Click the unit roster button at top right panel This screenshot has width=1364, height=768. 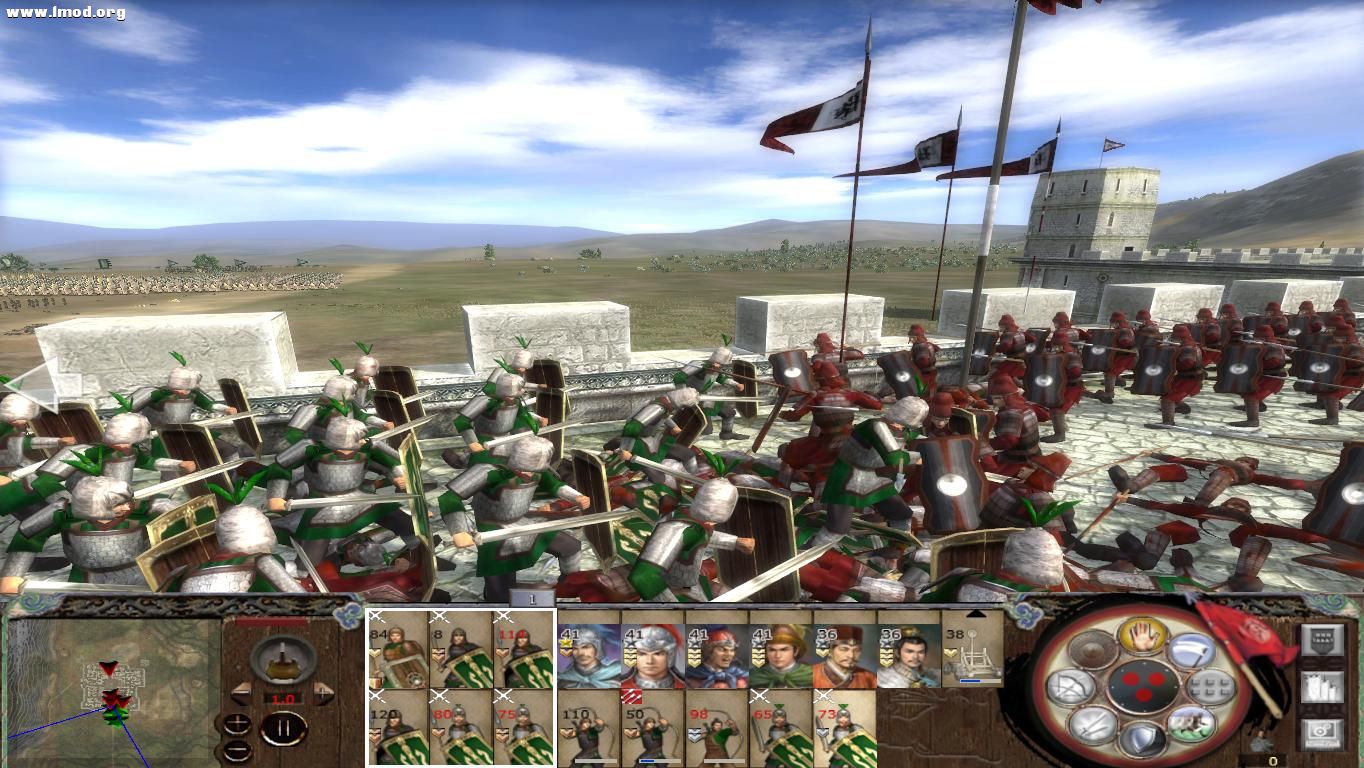[x=1323, y=639]
